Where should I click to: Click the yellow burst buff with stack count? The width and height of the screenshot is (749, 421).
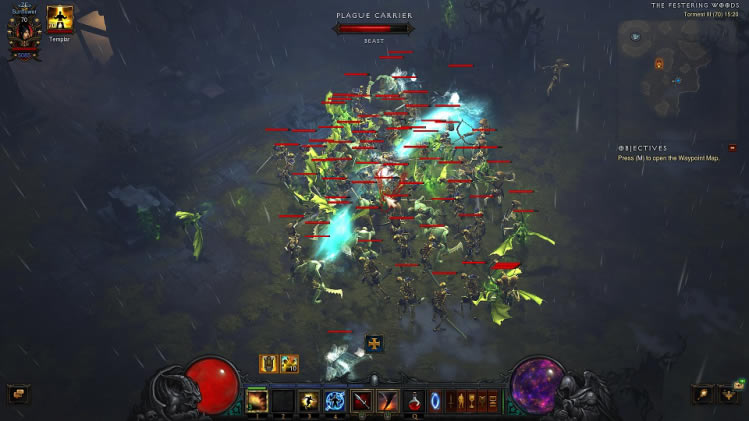[x=289, y=364]
